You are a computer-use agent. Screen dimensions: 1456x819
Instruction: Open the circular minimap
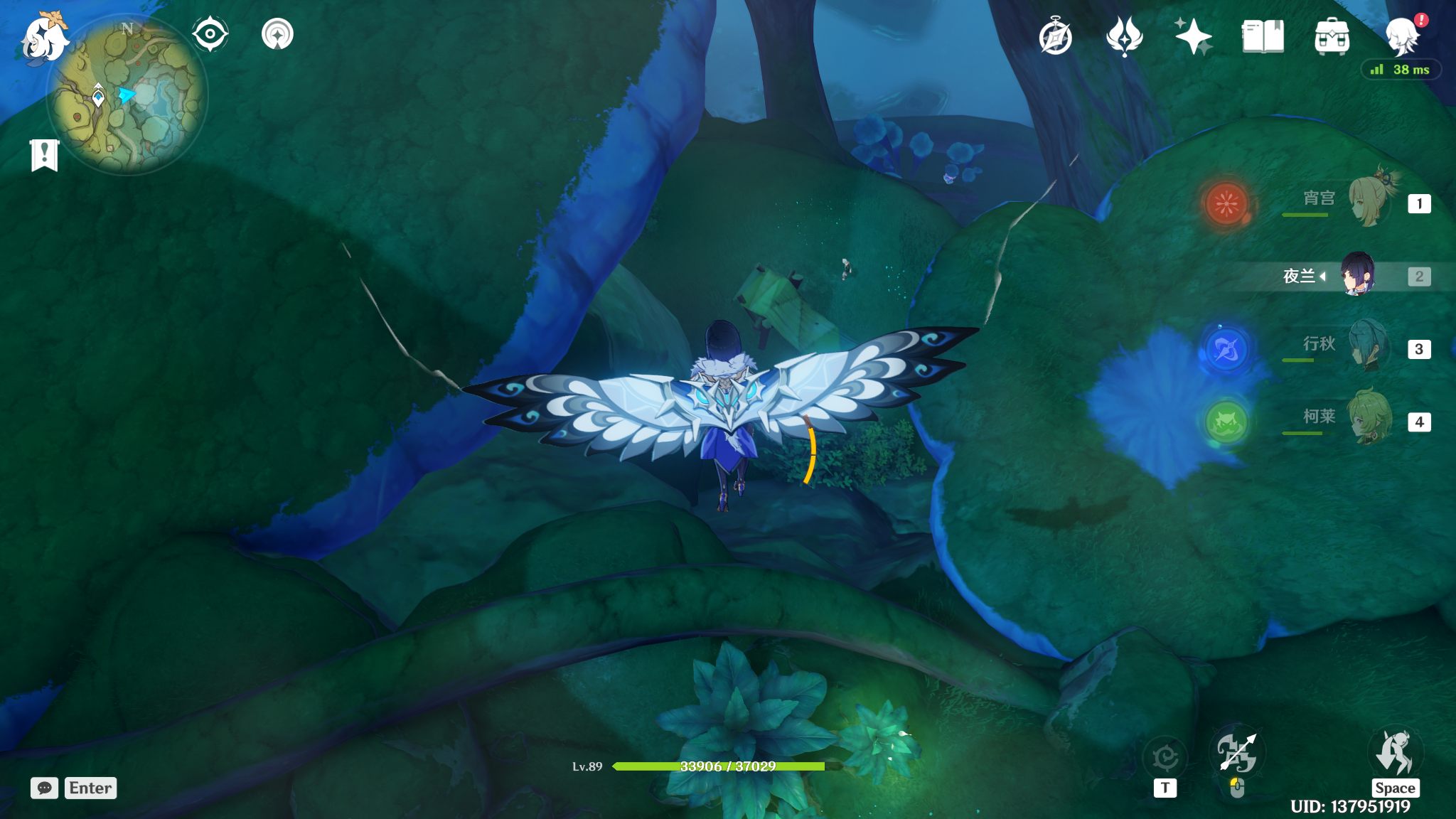tap(128, 96)
